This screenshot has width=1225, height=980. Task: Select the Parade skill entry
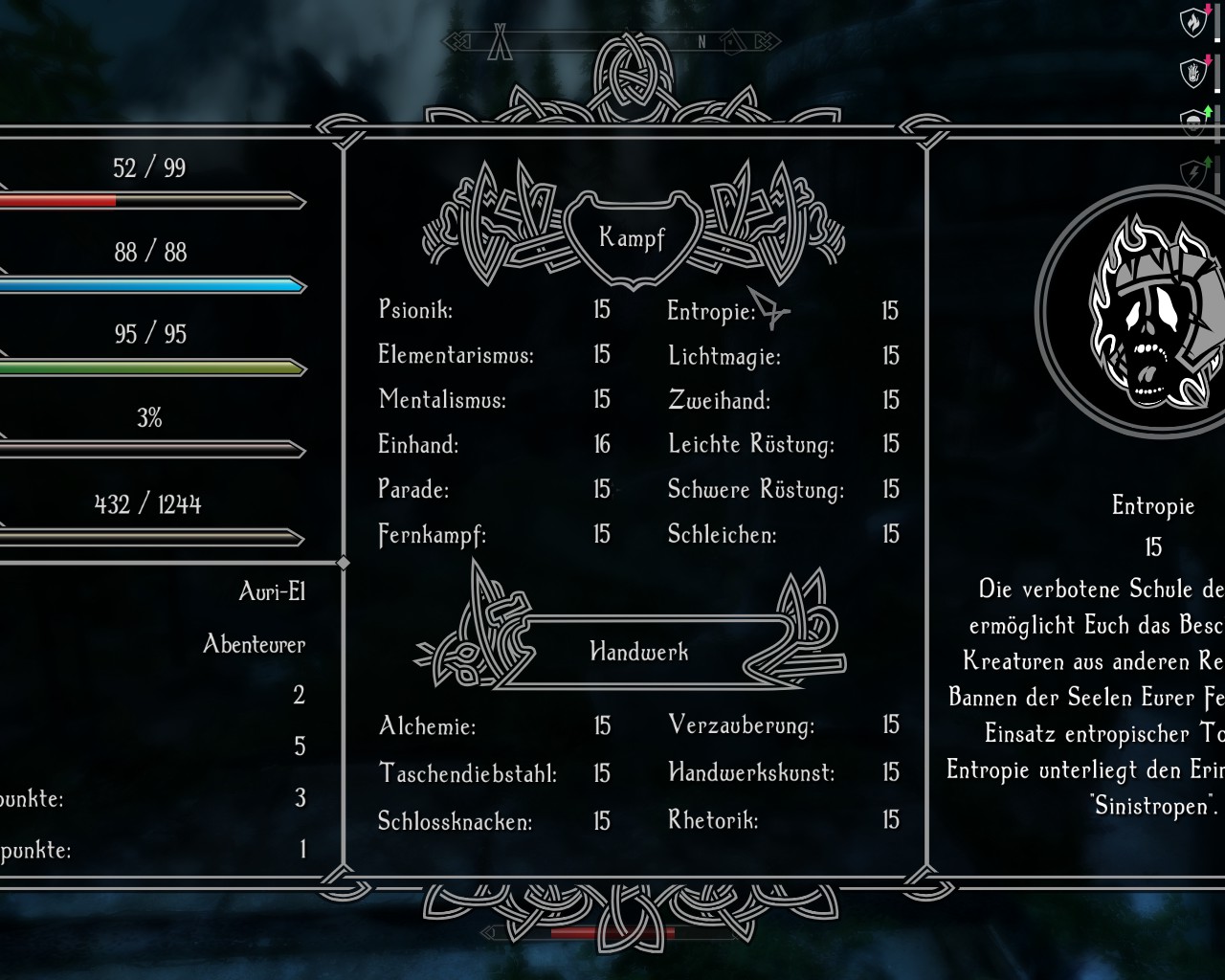pos(413,489)
